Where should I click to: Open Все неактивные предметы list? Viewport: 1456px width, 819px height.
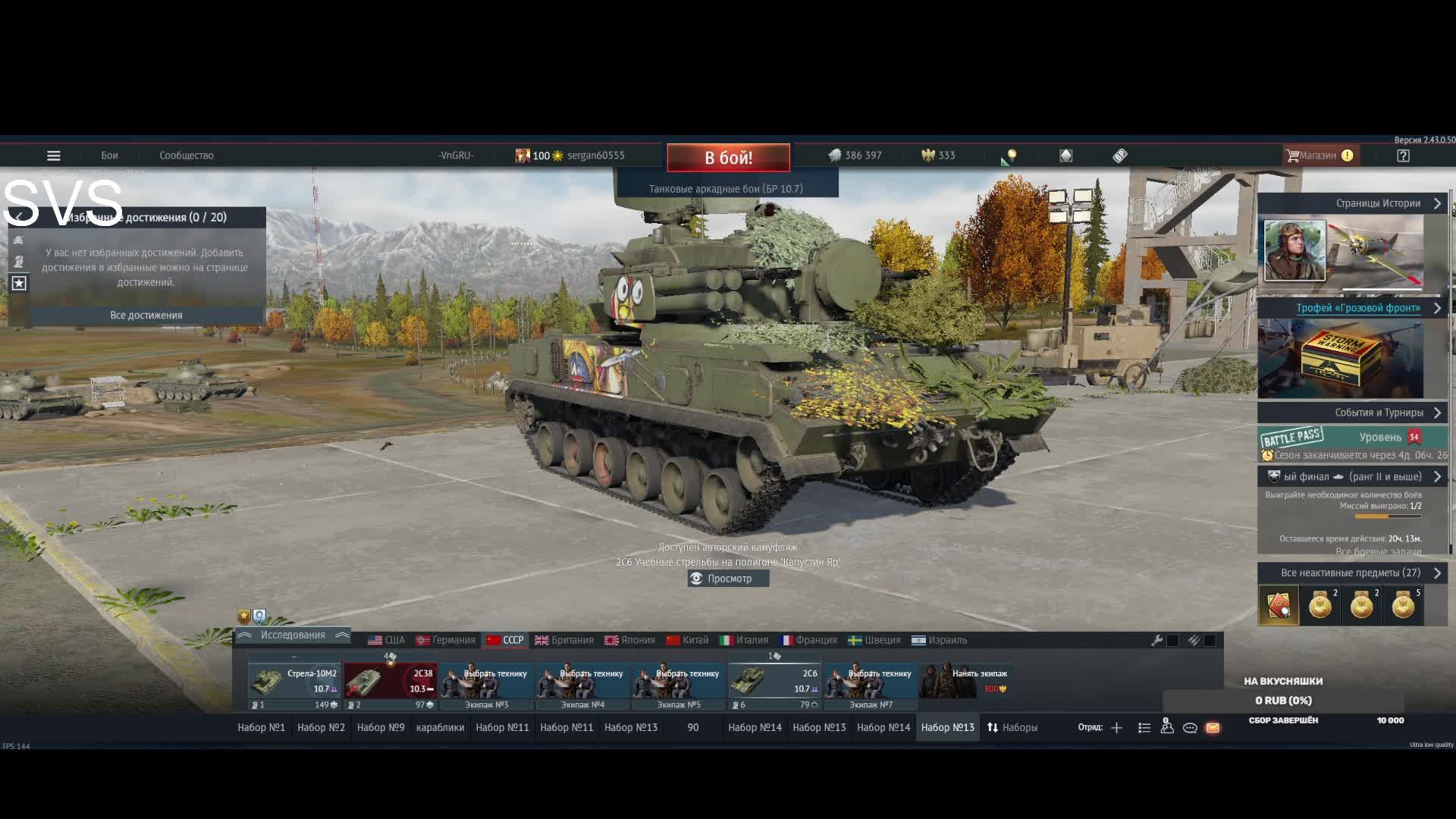1352,573
